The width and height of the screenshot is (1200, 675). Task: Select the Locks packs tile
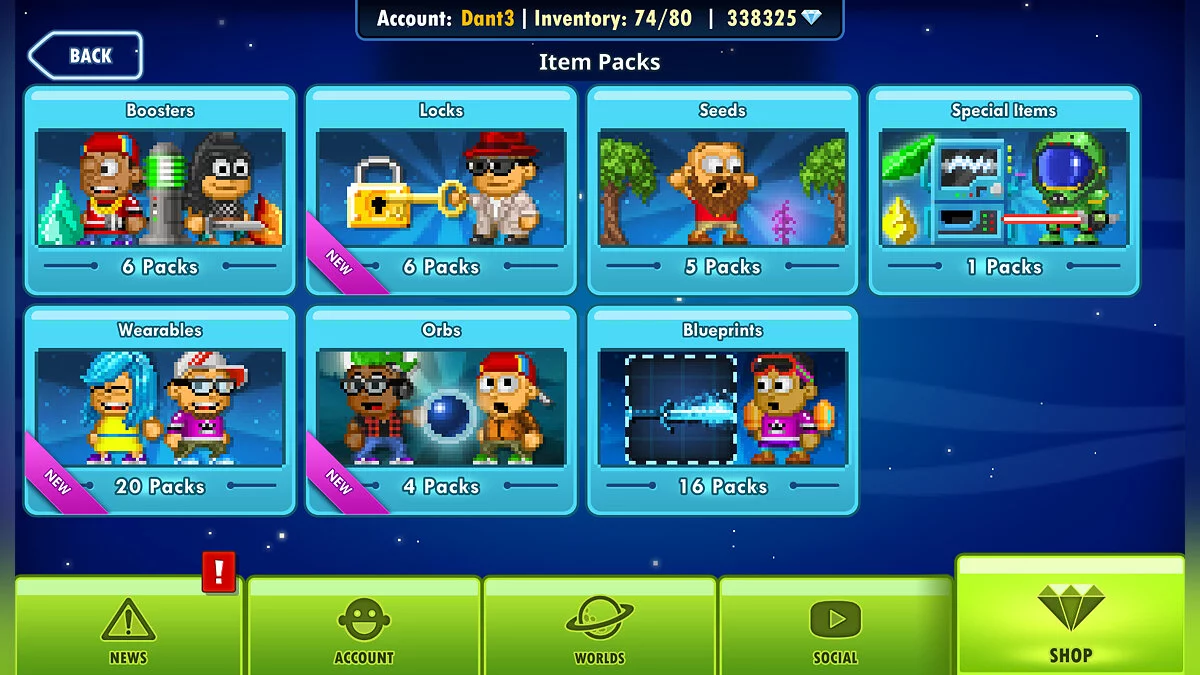[x=441, y=190]
